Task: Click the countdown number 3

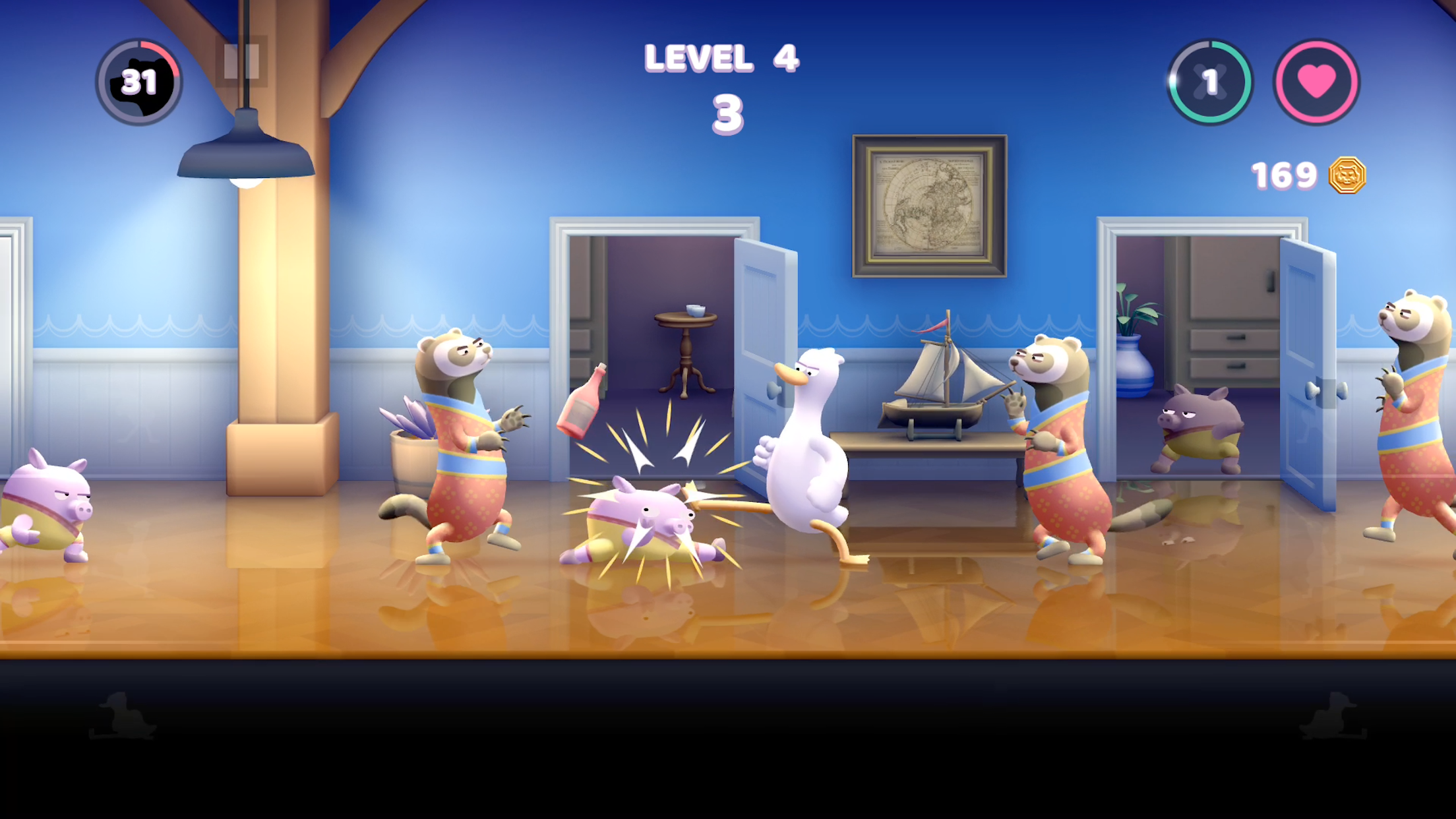Action: tap(729, 115)
